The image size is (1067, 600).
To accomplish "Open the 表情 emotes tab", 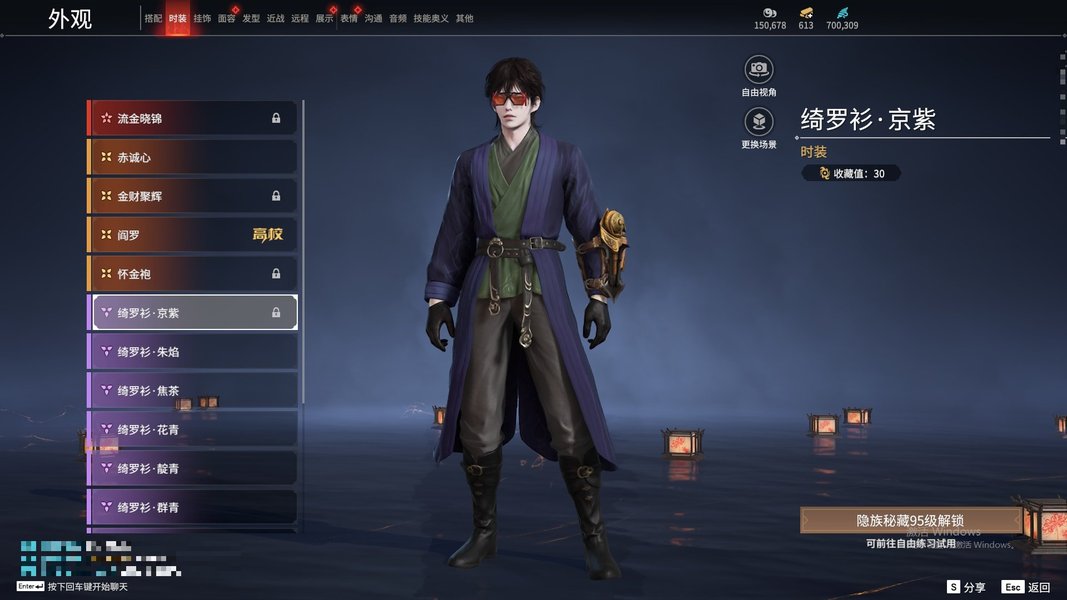I will pos(349,19).
